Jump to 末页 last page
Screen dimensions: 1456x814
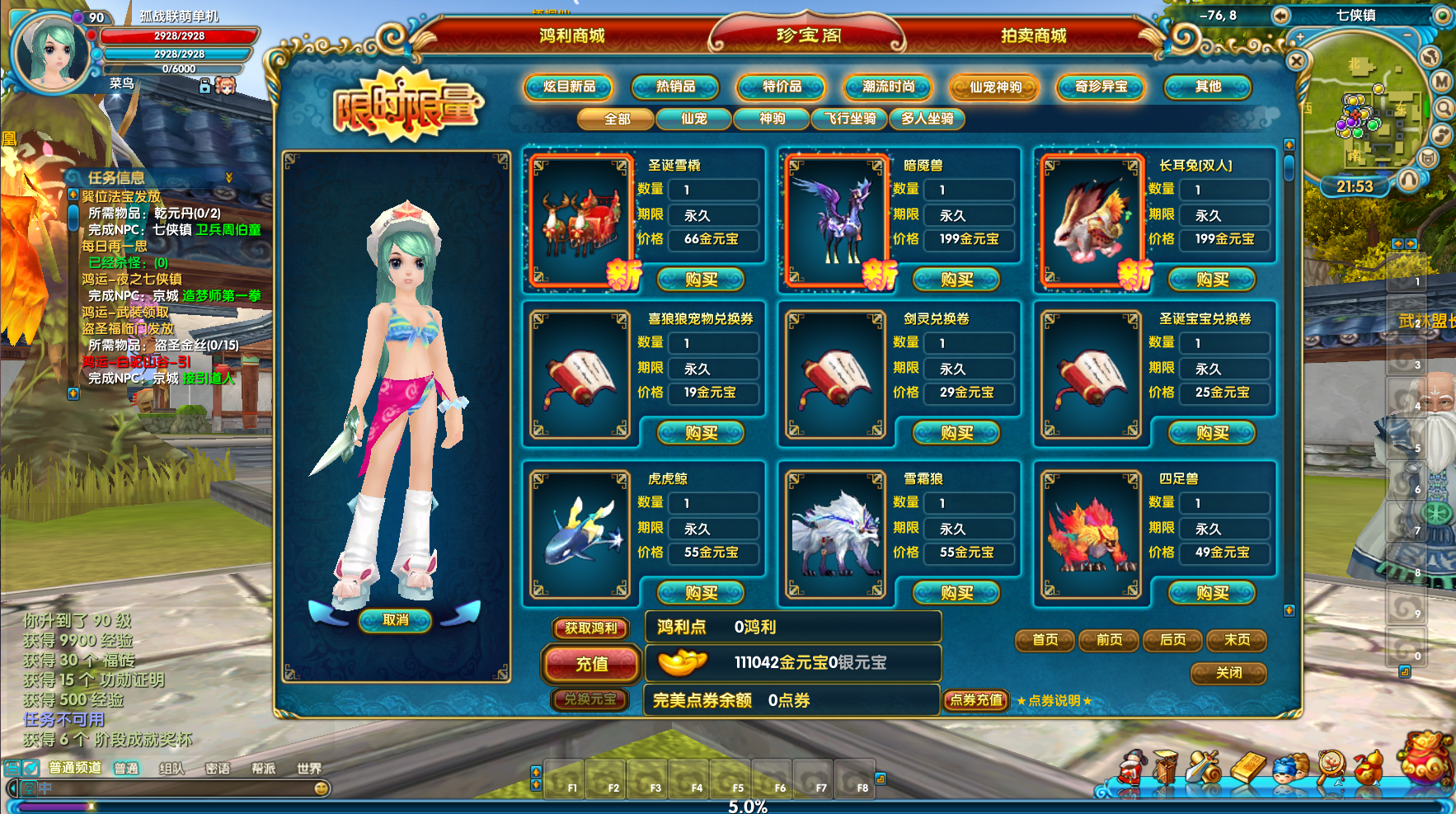point(1237,640)
